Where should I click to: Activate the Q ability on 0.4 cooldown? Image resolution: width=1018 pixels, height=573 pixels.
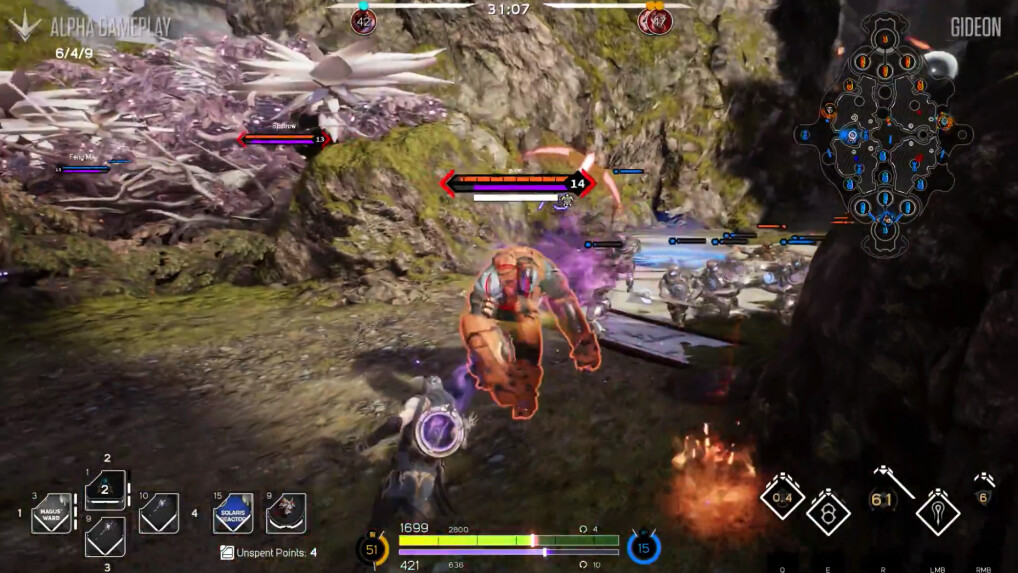pyautogui.click(x=782, y=497)
